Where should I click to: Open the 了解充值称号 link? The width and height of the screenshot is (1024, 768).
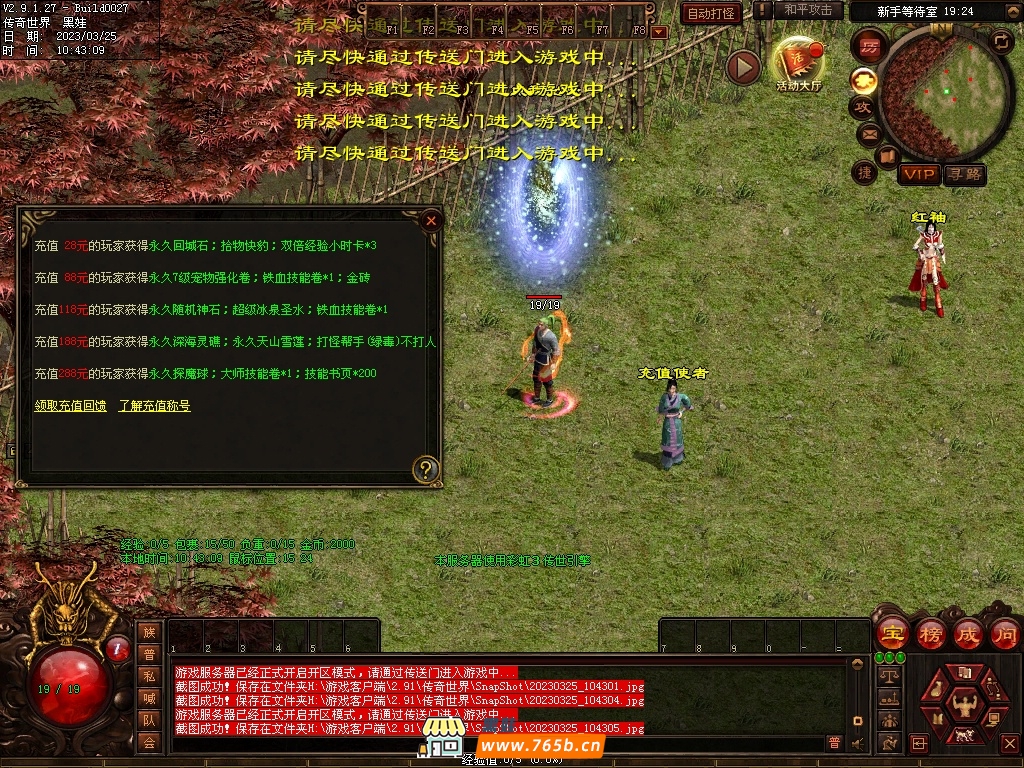(154, 406)
